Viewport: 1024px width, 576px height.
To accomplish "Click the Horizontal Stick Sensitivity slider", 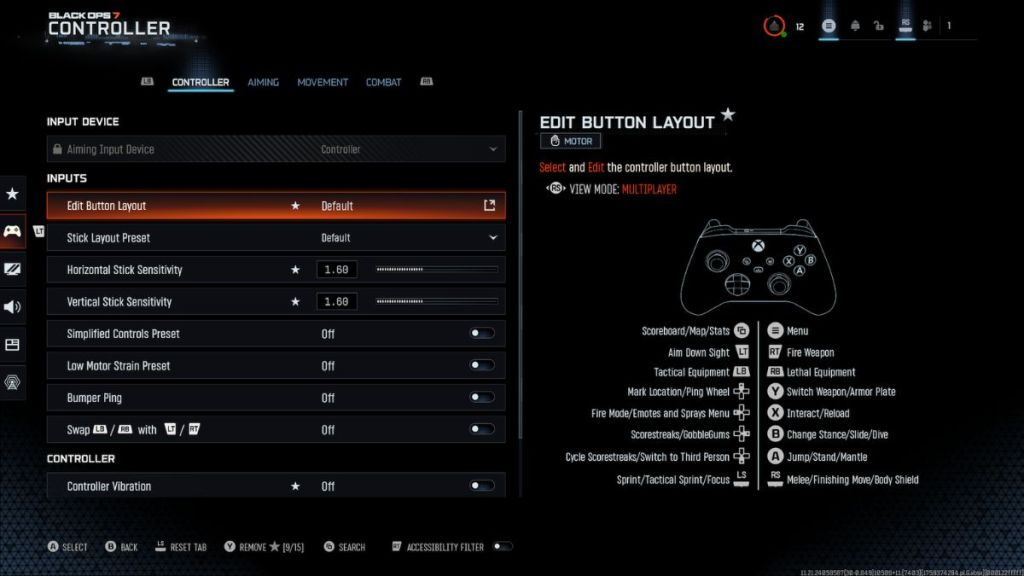I will tap(436, 270).
